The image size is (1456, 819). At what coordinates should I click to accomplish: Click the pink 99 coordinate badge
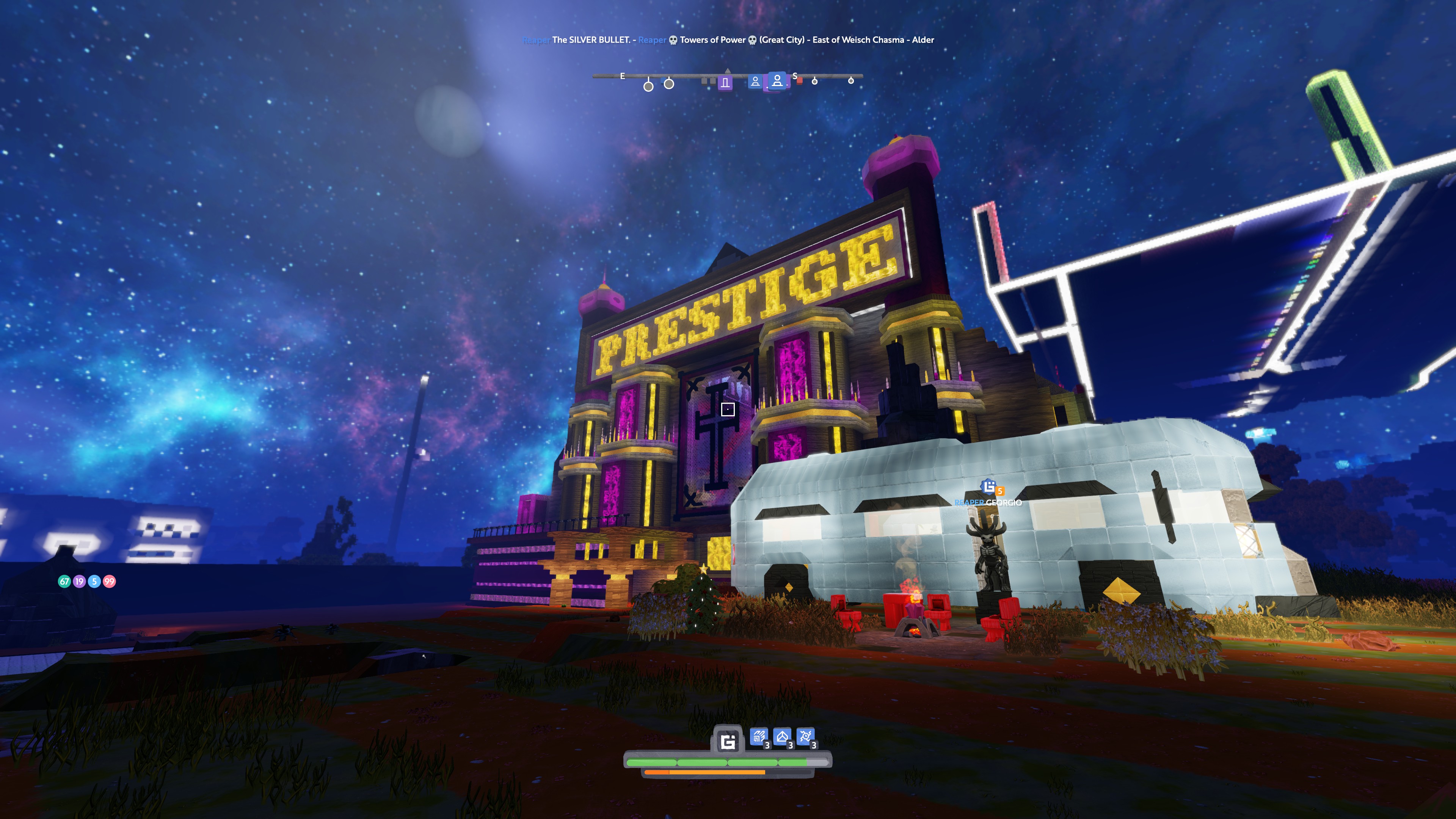coord(109,581)
